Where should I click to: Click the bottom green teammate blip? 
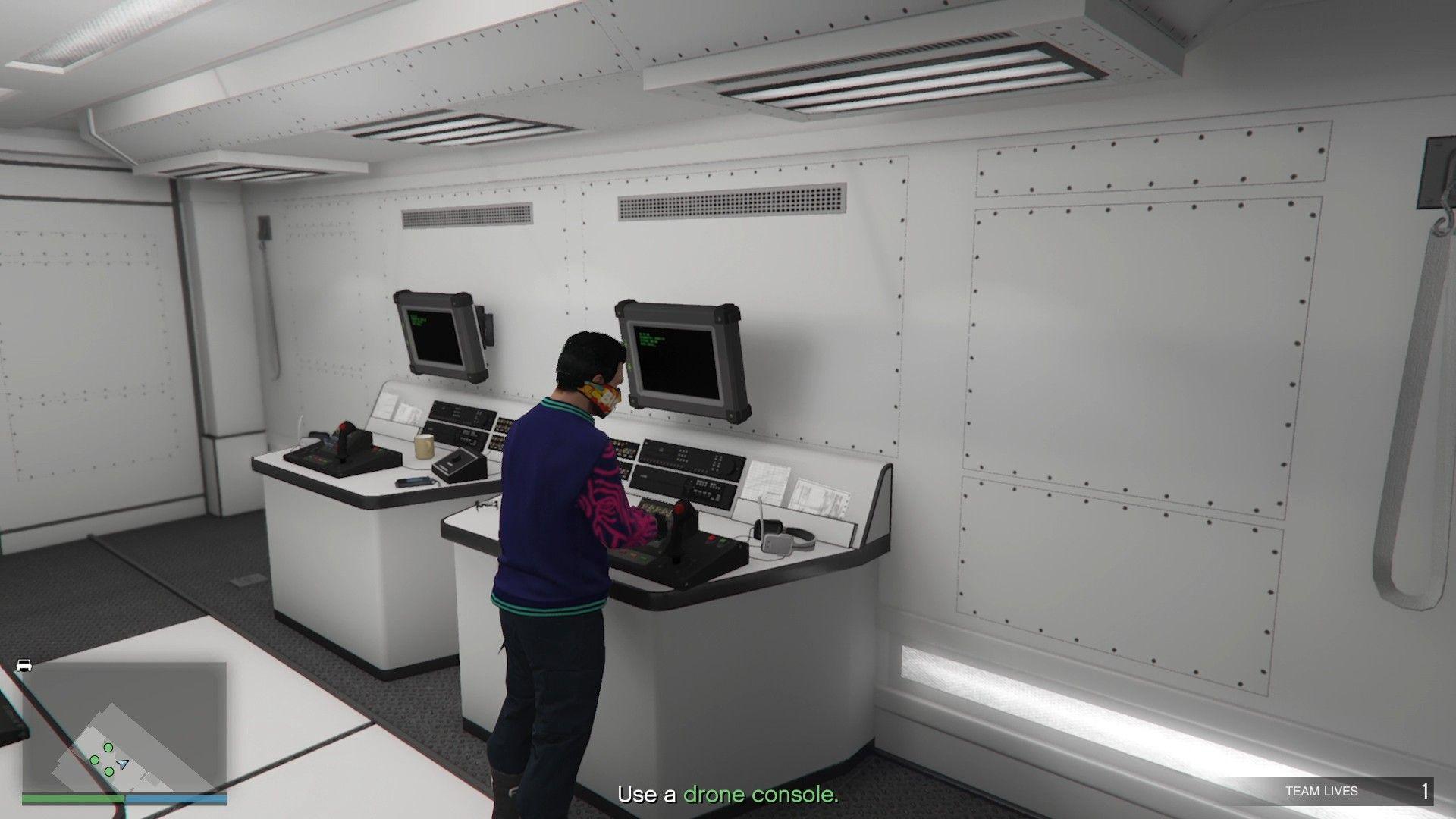pos(109,772)
